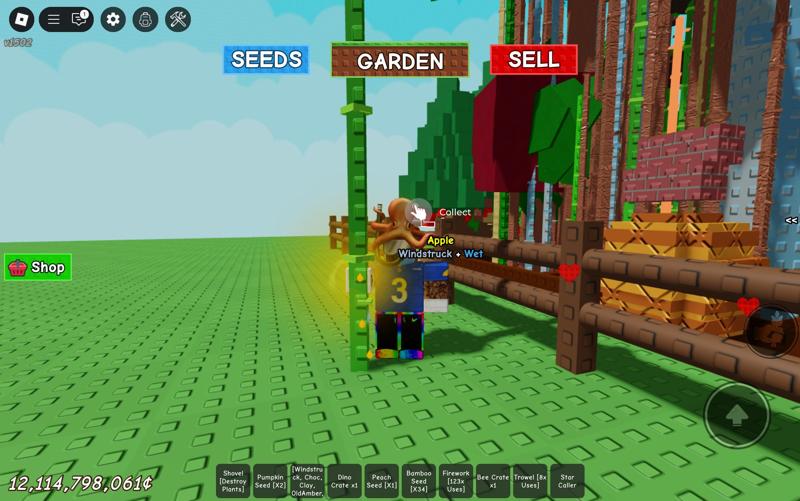The width and height of the screenshot is (800, 501).
Task: Open the backpack inventory
Action: [x=145, y=19]
